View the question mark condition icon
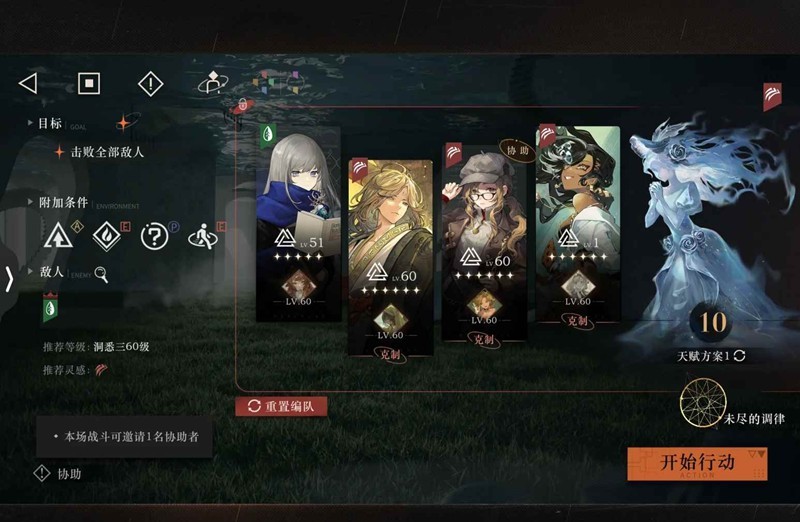Image resolution: width=800 pixels, height=522 pixels. tap(153, 236)
